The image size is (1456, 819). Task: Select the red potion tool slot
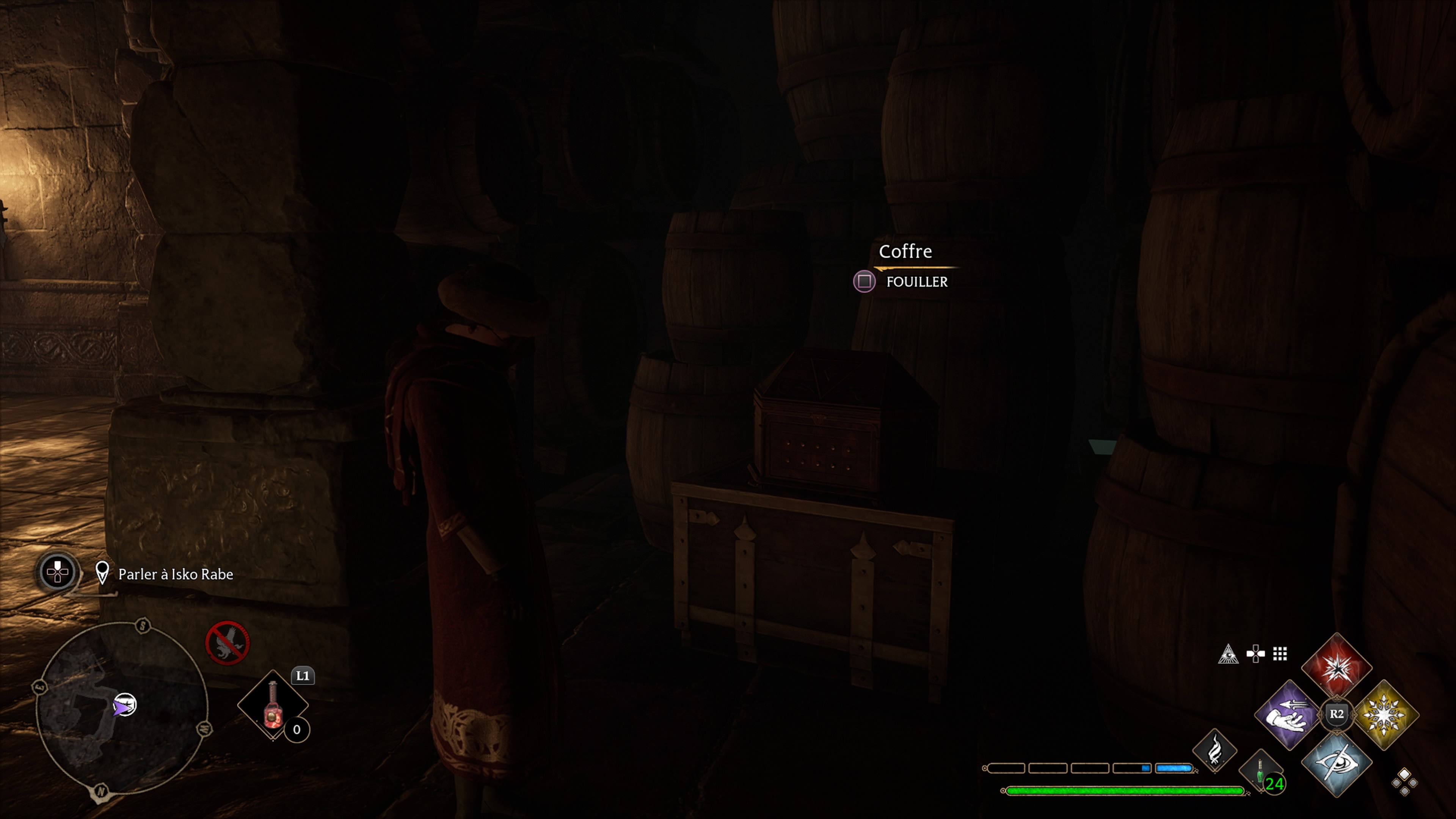(x=273, y=704)
